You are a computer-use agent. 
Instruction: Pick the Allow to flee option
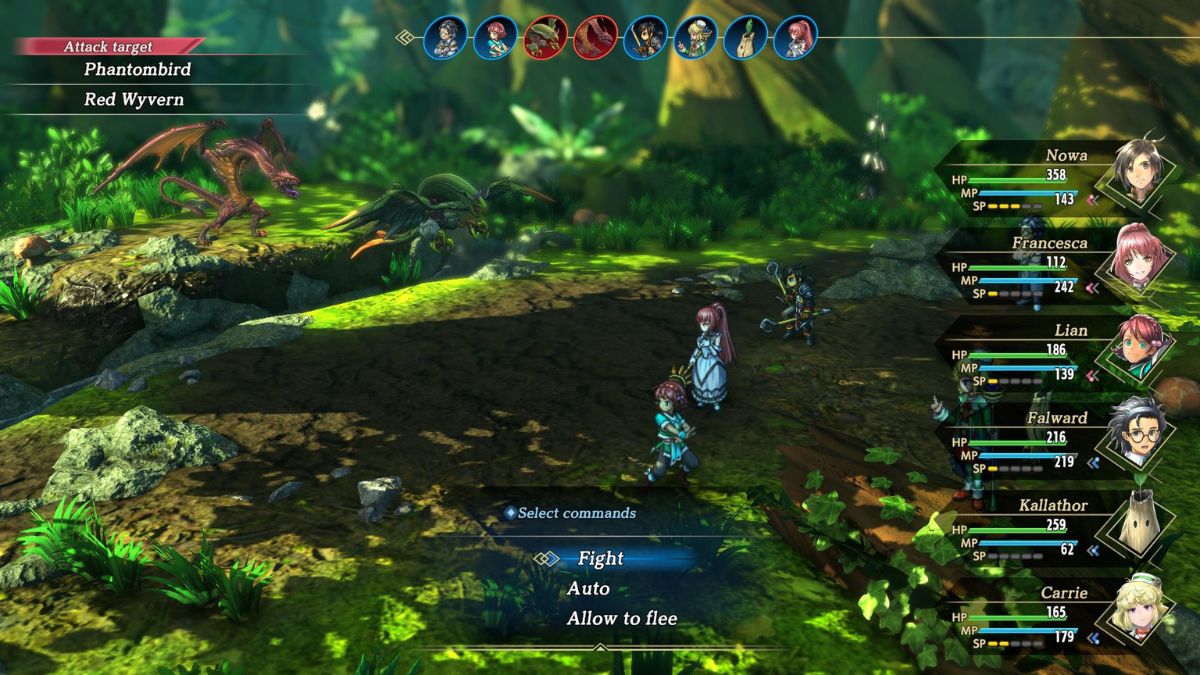(621, 618)
